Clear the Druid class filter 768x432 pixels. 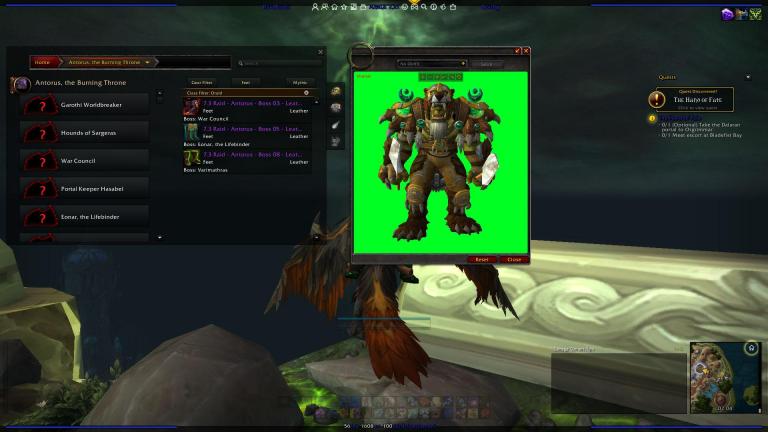pos(306,93)
